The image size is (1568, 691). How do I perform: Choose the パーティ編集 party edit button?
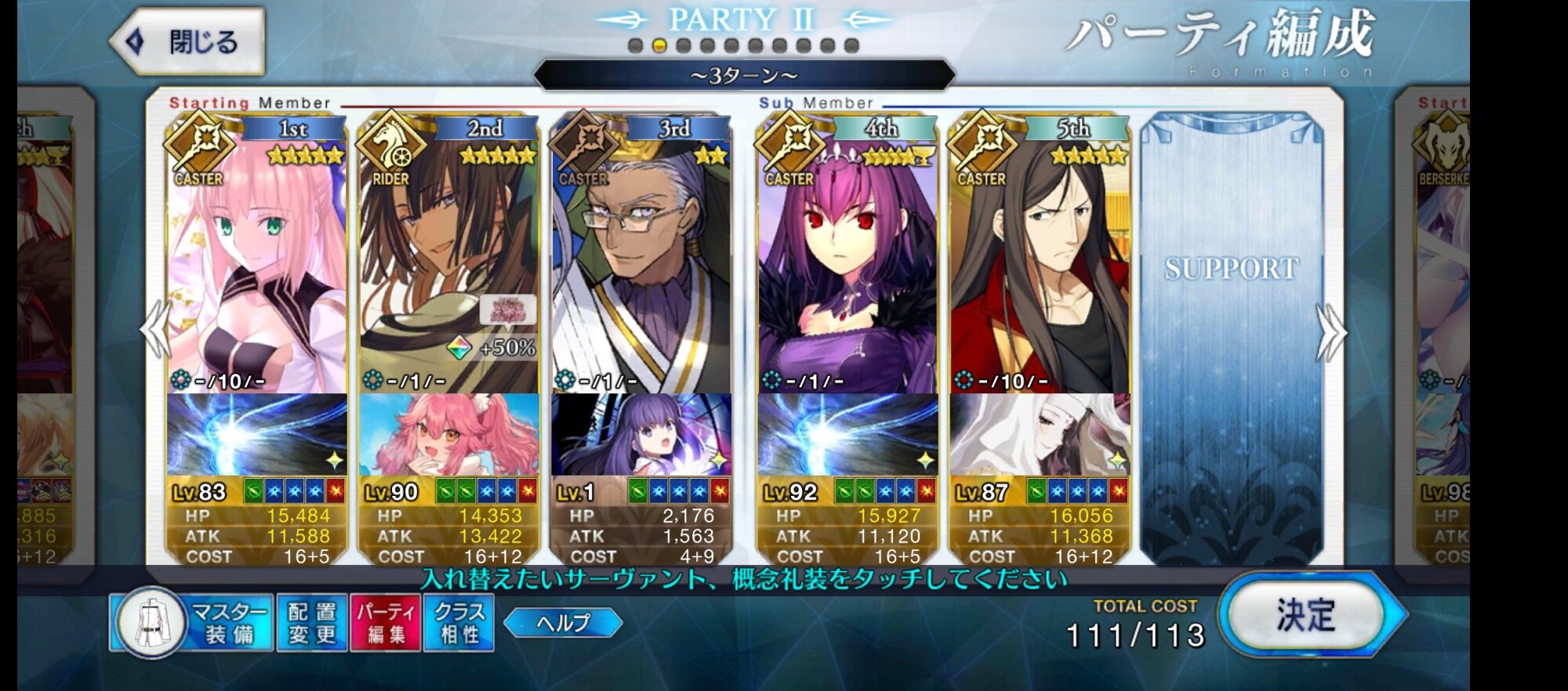(386, 623)
